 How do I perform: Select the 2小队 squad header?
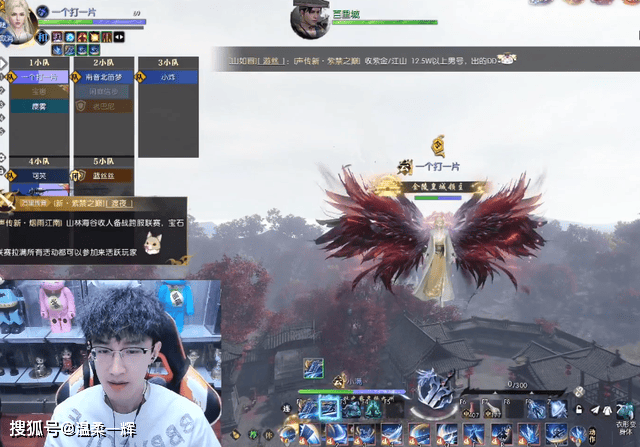(105, 62)
